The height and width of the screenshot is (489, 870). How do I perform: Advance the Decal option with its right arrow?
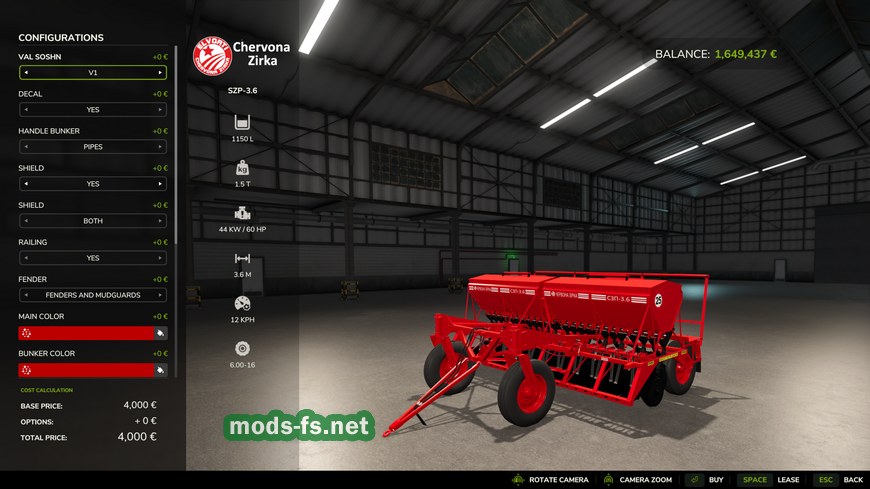(x=160, y=110)
